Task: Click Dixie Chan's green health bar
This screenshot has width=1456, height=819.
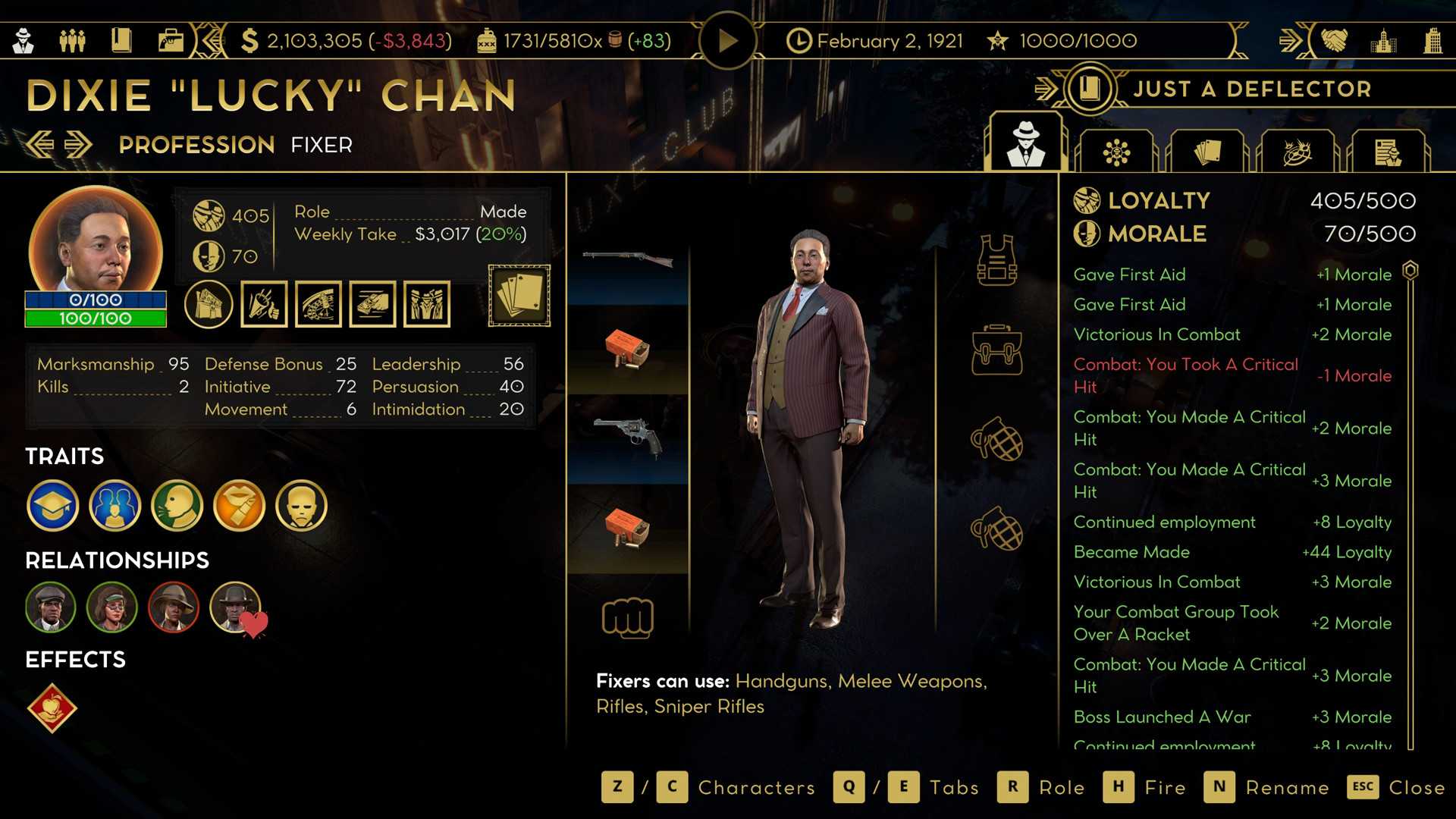Action: (96, 318)
